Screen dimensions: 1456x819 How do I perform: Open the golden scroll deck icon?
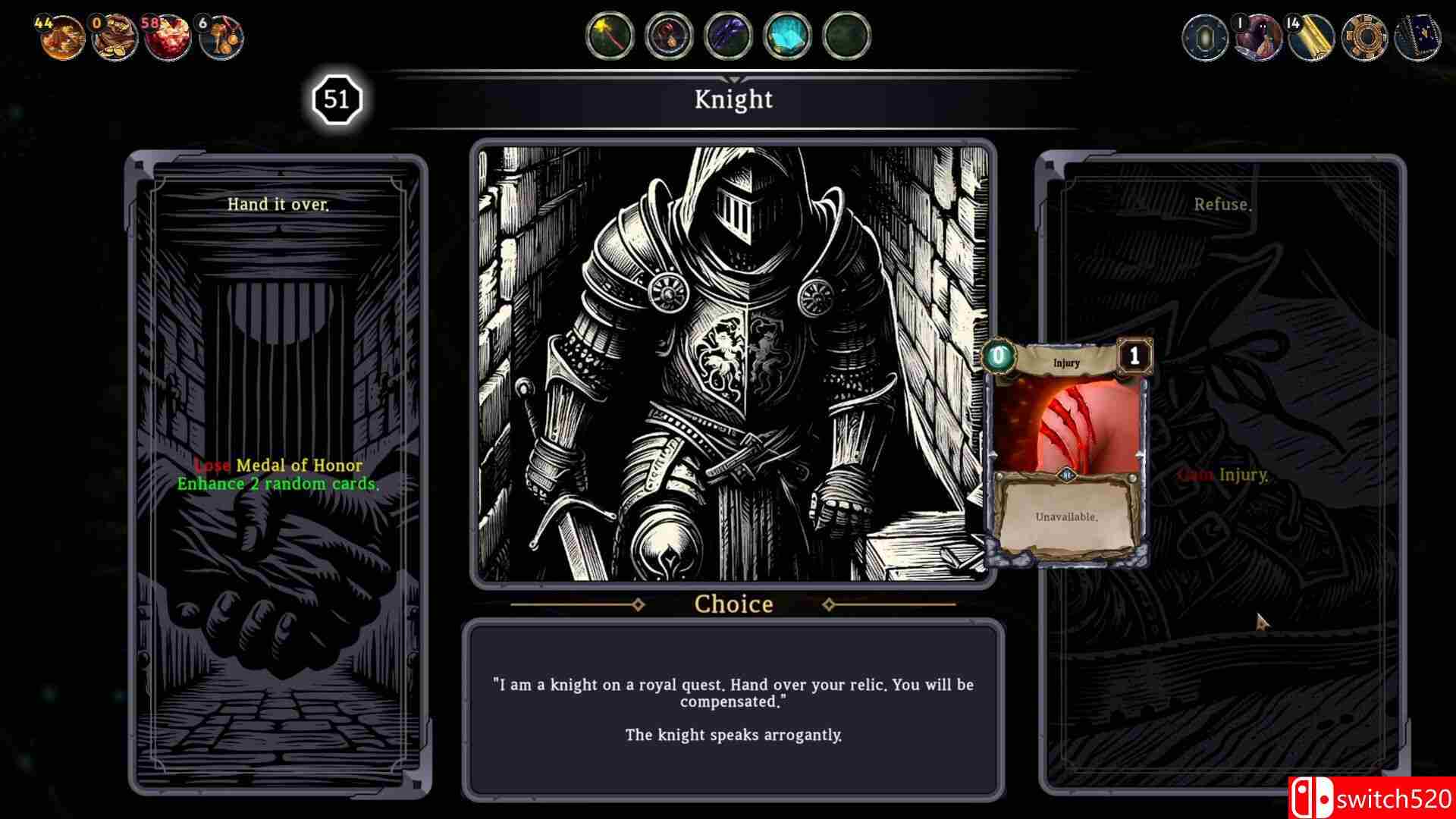[x=1311, y=37]
